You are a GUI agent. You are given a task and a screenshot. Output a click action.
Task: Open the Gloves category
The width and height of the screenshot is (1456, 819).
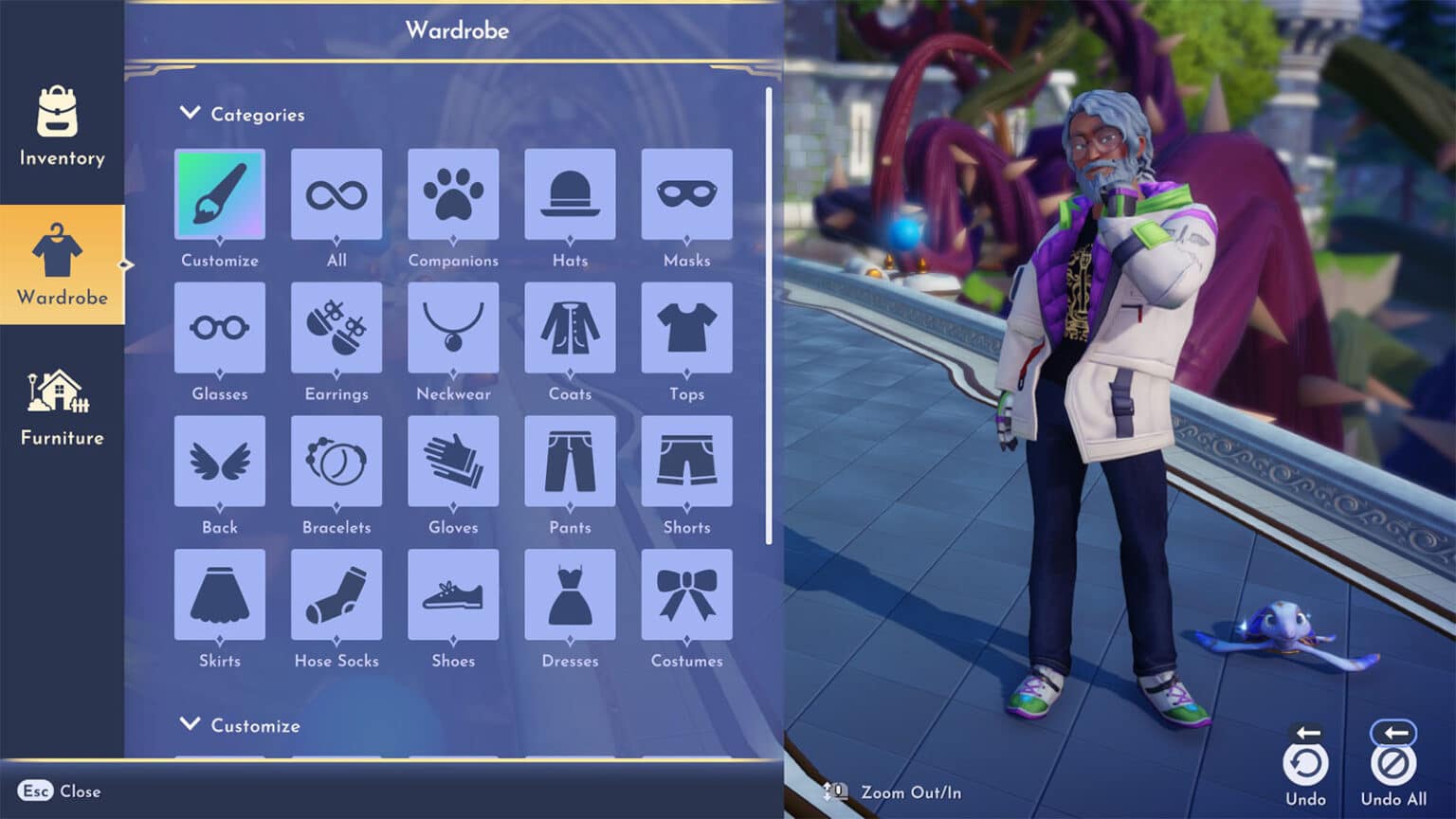[x=453, y=464]
